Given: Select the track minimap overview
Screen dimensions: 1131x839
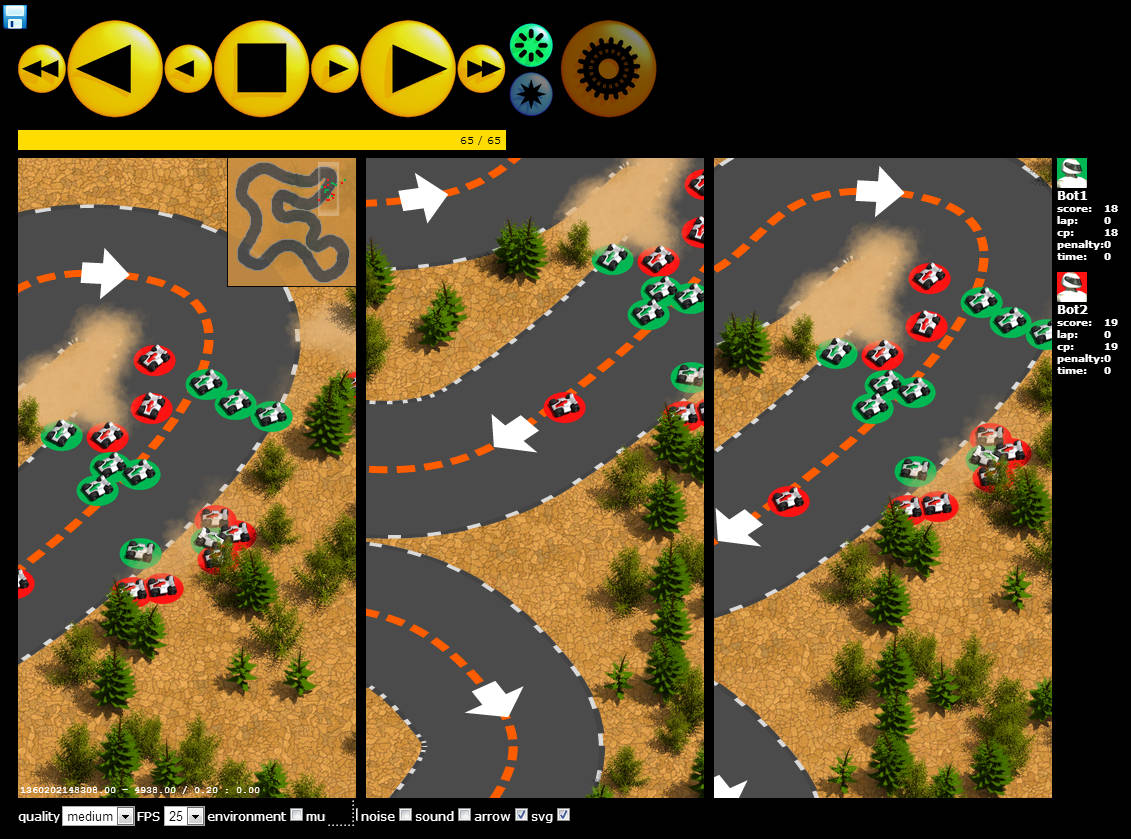Looking at the screenshot, I should click(291, 222).
